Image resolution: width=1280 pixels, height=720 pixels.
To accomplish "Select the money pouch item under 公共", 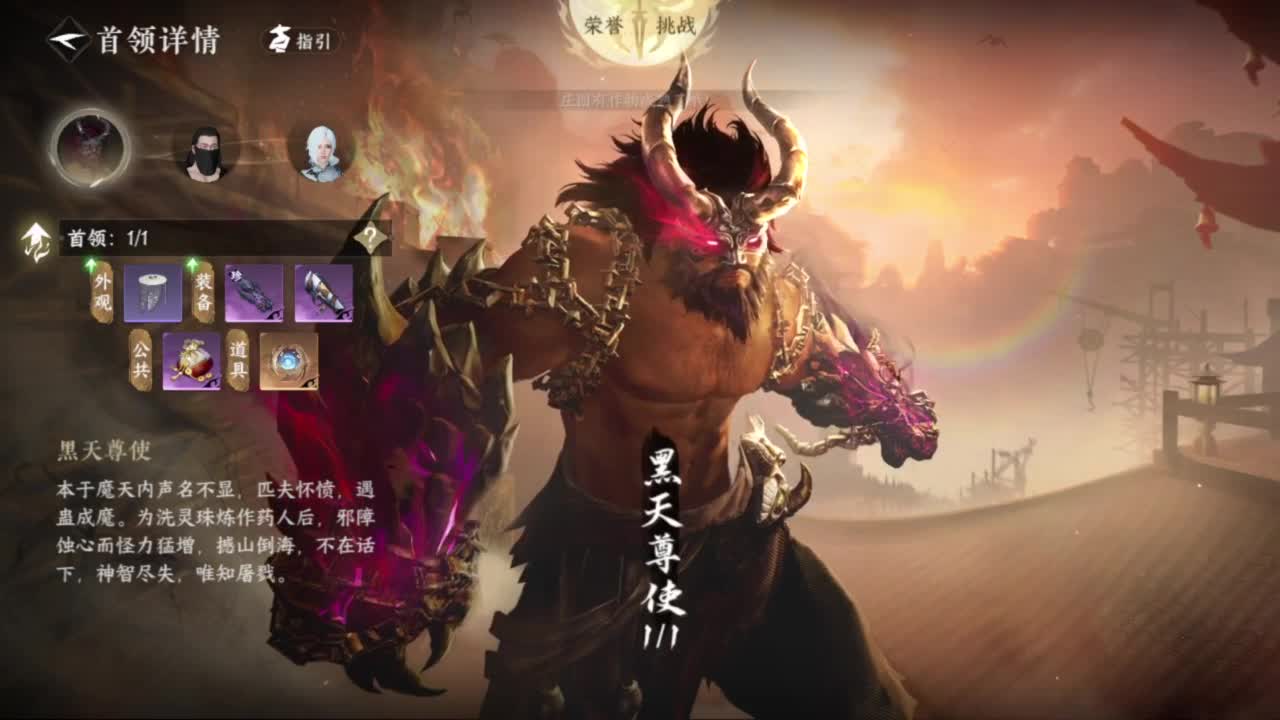I will [193, 360].
